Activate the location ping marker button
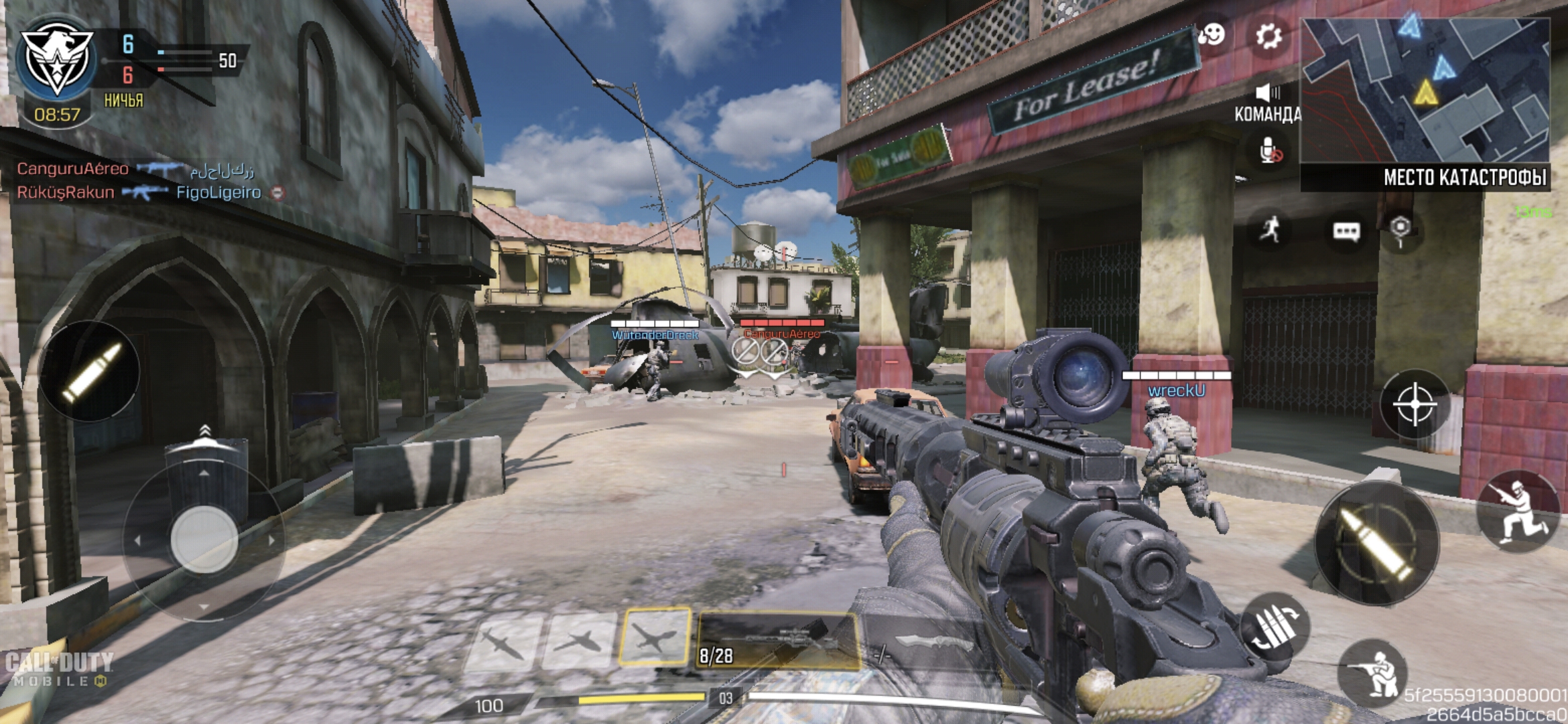 coord(1400,229)
